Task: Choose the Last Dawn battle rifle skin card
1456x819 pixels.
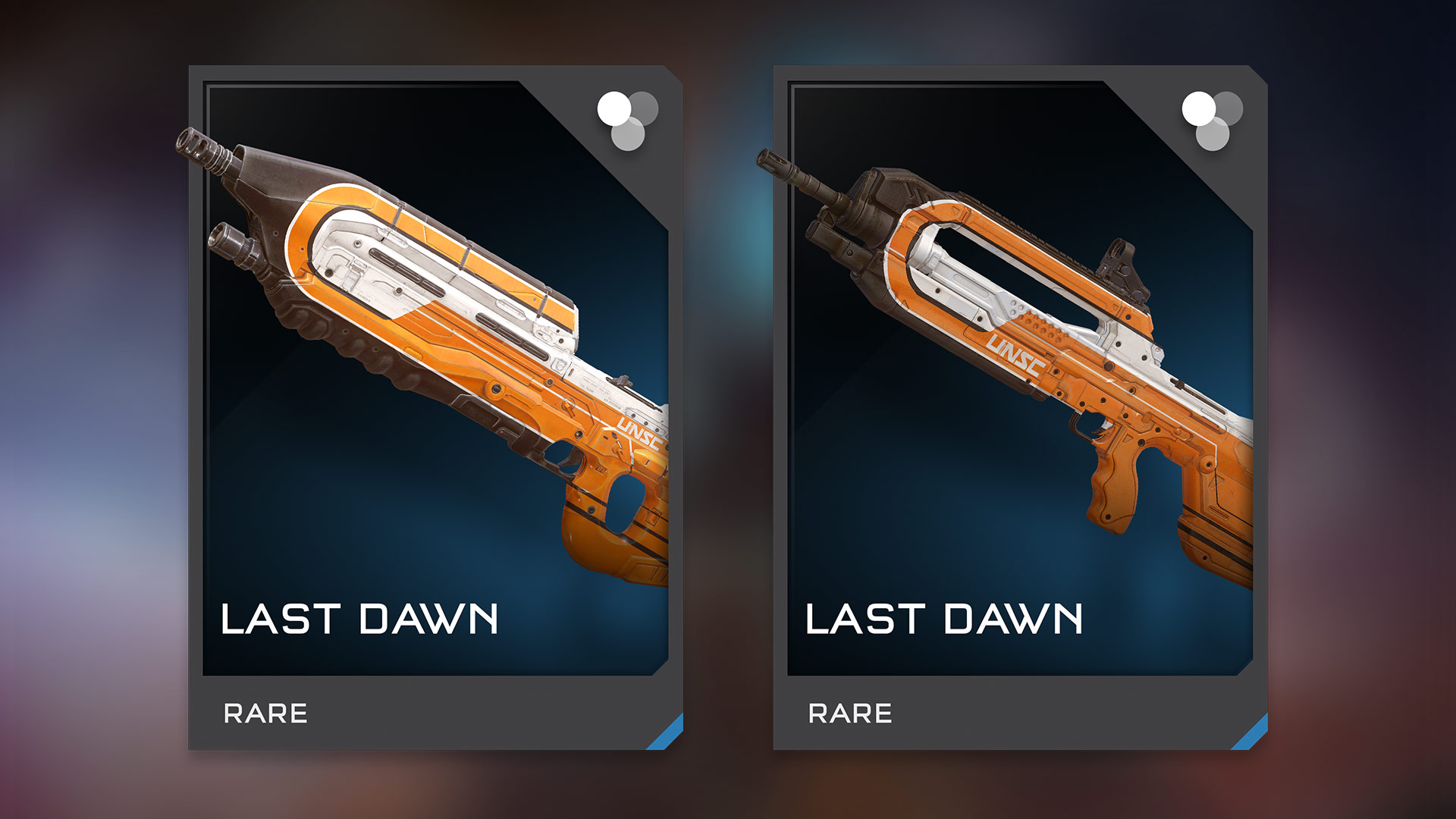Action: coord(1019,407)
